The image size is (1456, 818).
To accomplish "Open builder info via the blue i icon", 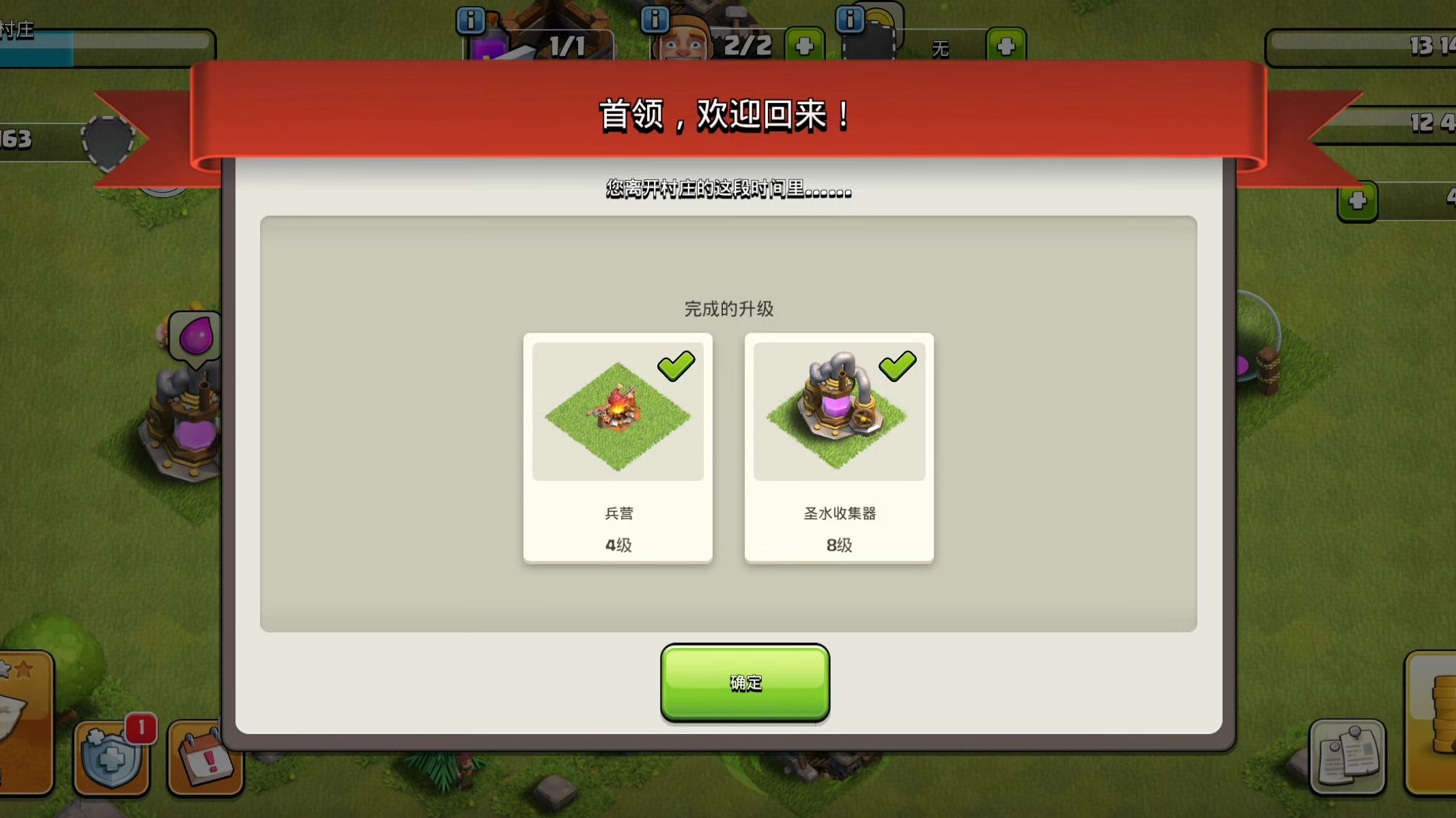I will point(657,20).
